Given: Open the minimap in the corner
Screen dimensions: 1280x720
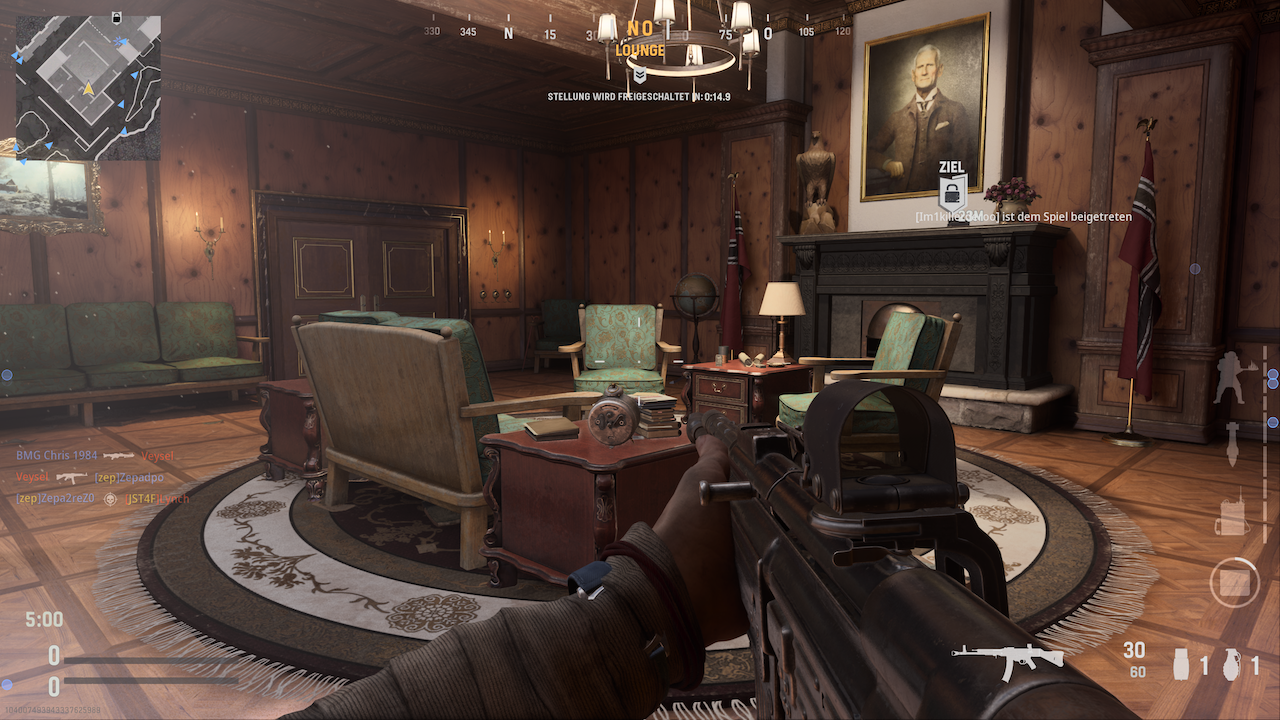Looking at the screenshot, I should (x=87, y=87).
